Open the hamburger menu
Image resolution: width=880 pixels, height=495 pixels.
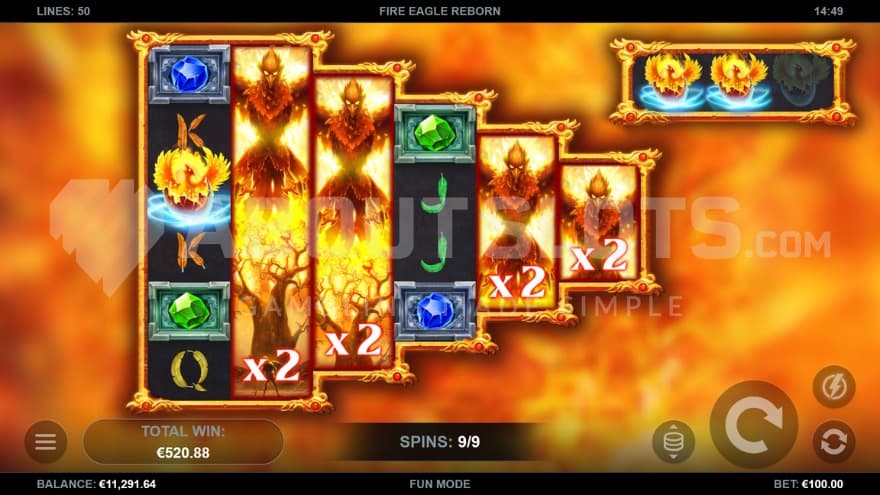coord(46,442)
